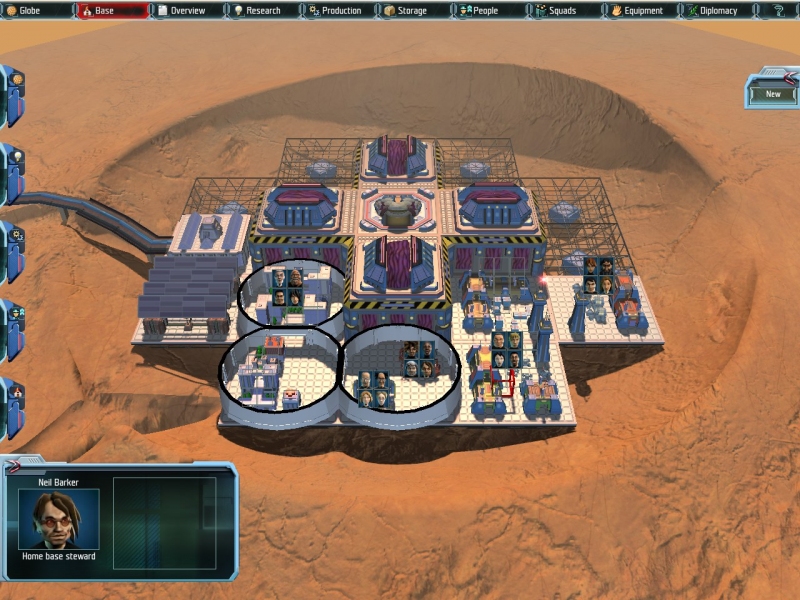Click the question mark help button
Image resolution: width=800 pixels, height=600 pixels.
pyautogui.click(x=779, y=11)
